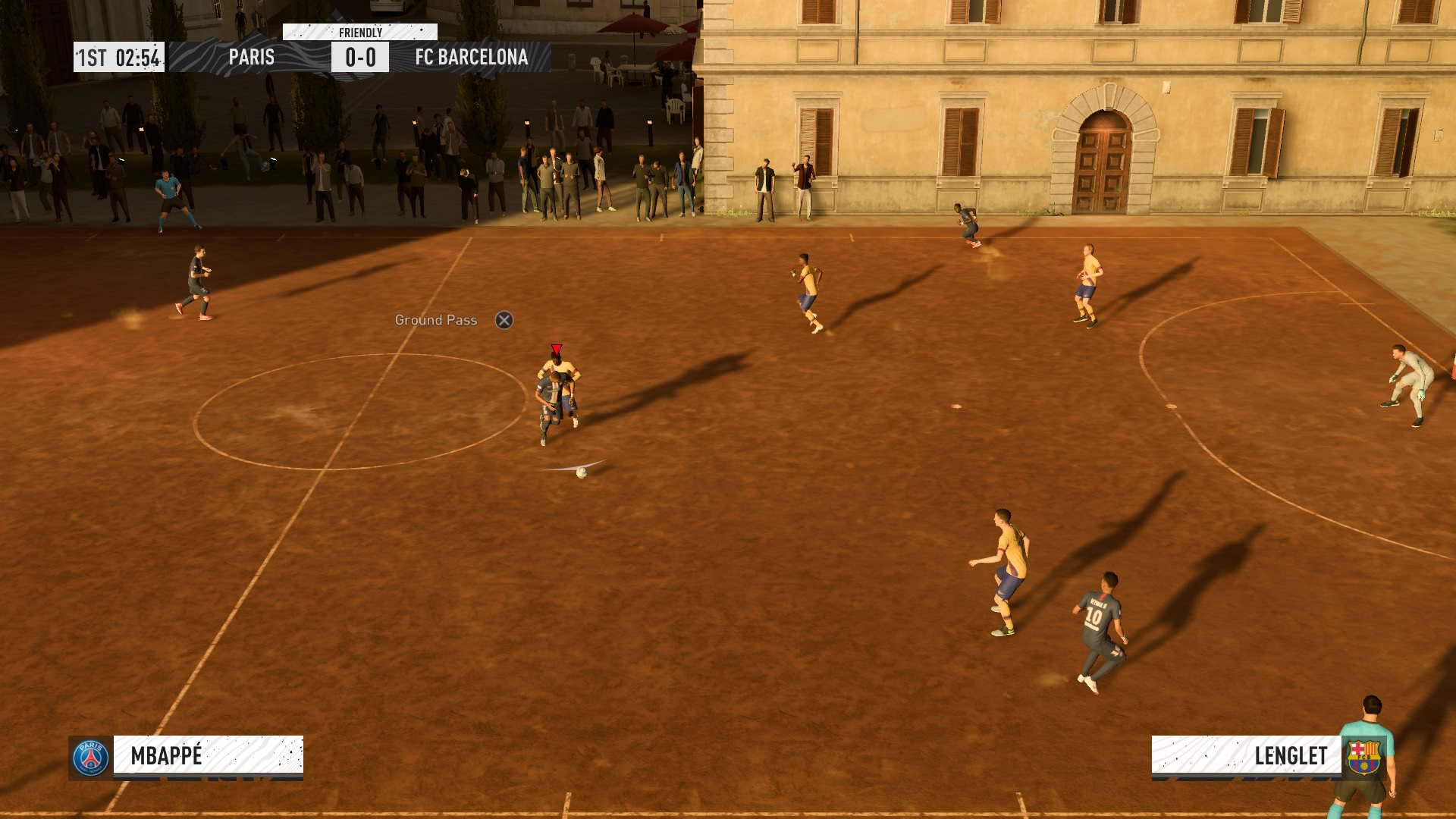Click the Paris Saint-Germain crest icon
The width and height of the screenshot is (1456, 819).
click(91, 758)
